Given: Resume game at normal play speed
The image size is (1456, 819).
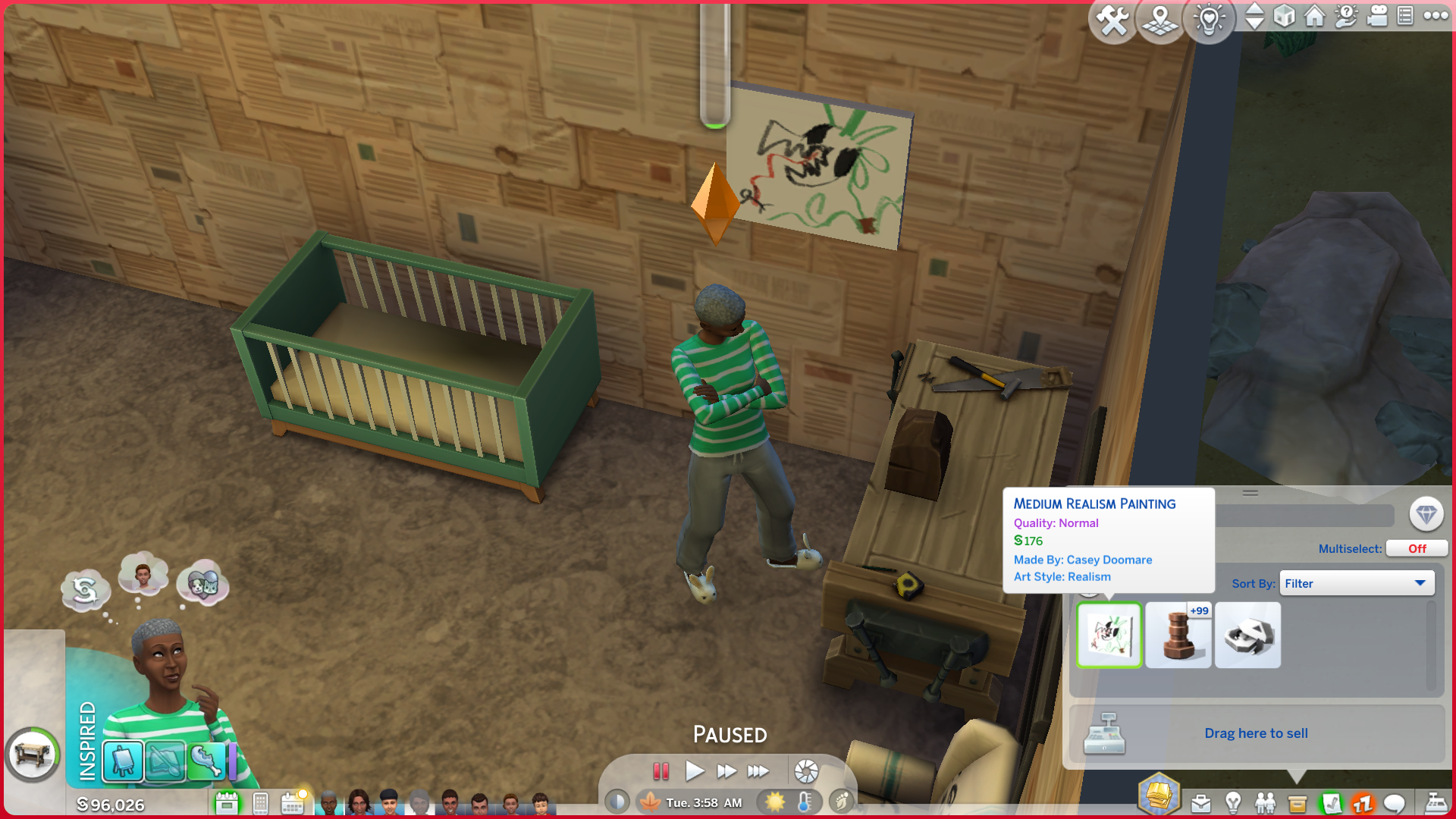Looking at the screenshot, I should tap(694, 771).
